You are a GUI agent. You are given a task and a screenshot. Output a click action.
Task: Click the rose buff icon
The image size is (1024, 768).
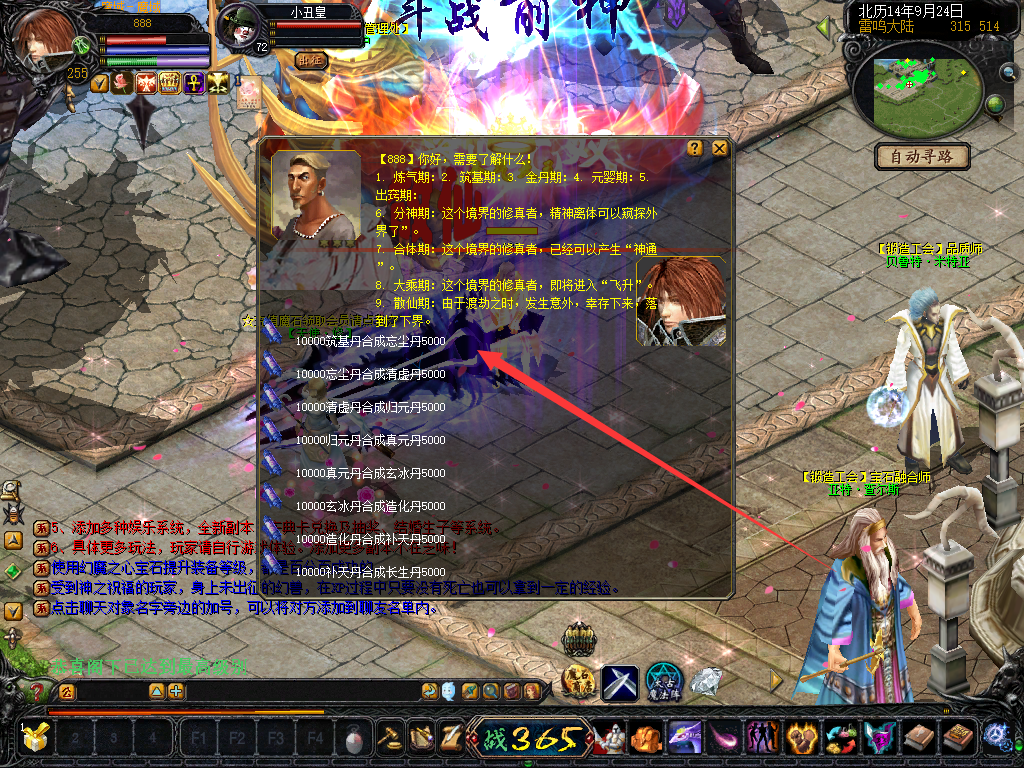[x=122, y=83]
